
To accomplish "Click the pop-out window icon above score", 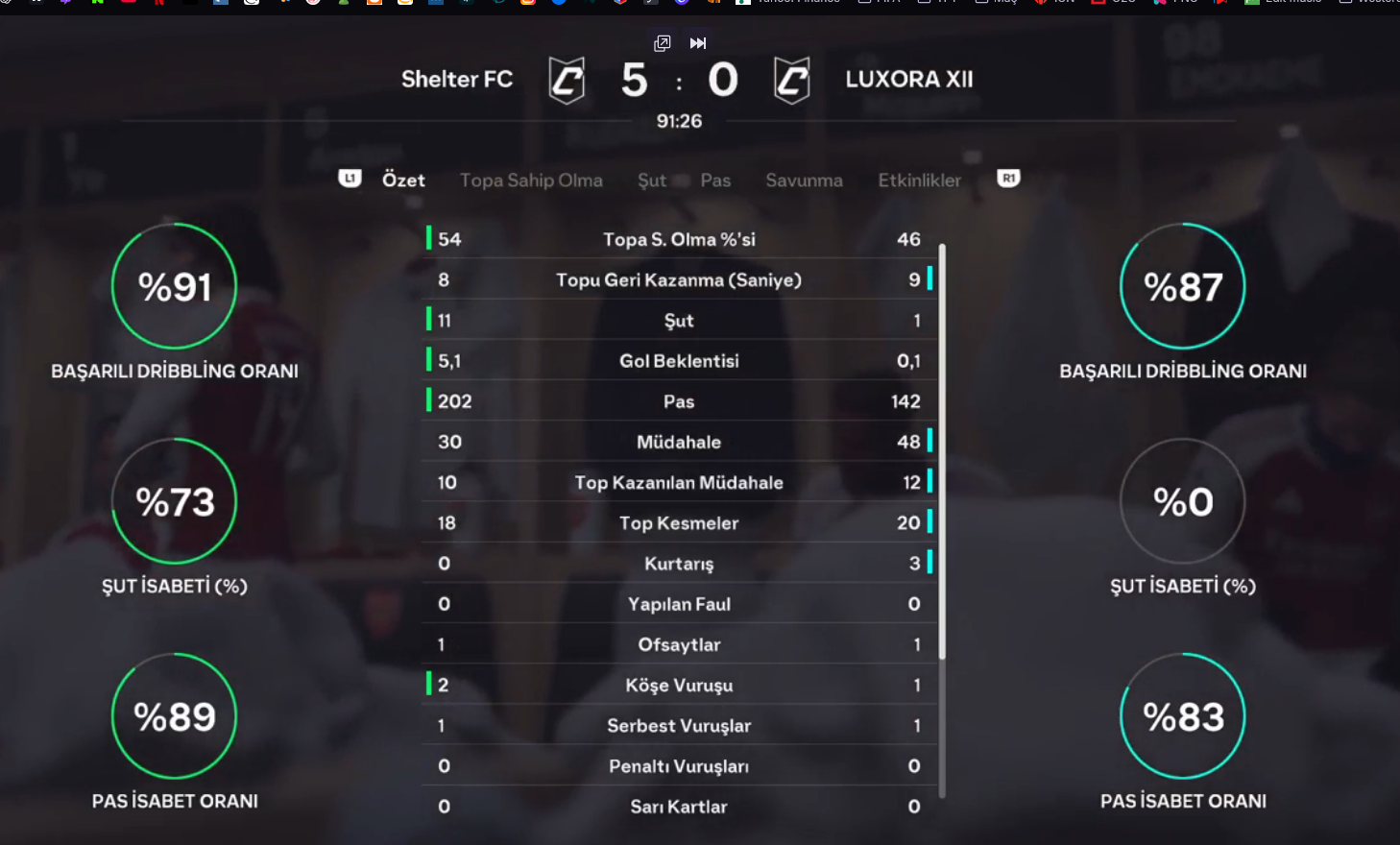I will pyautogui.click(x=662, y=43).
